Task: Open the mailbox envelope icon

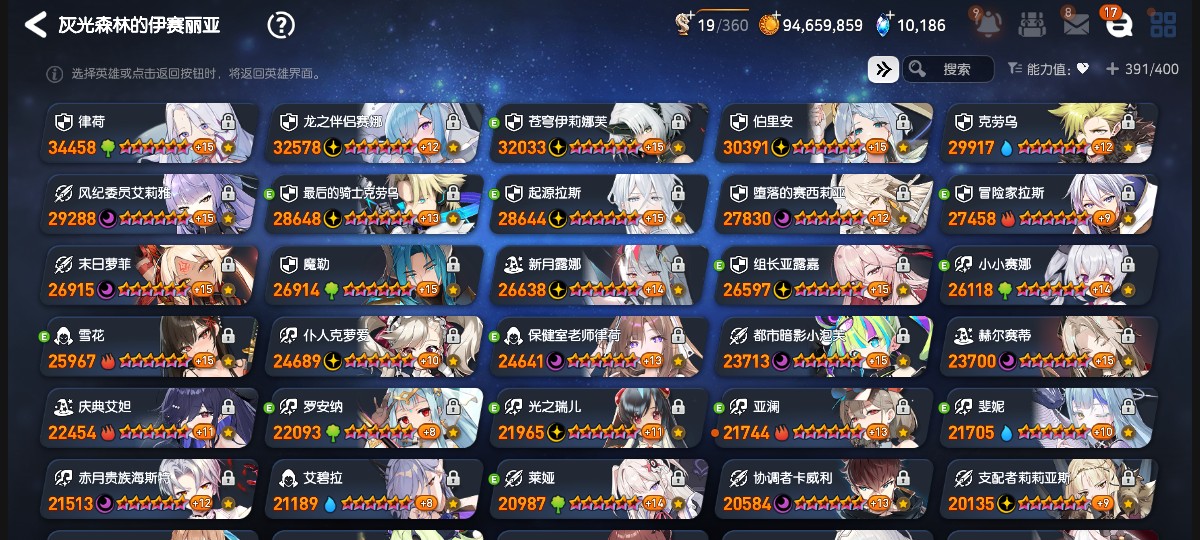Action: [1076, 25]
